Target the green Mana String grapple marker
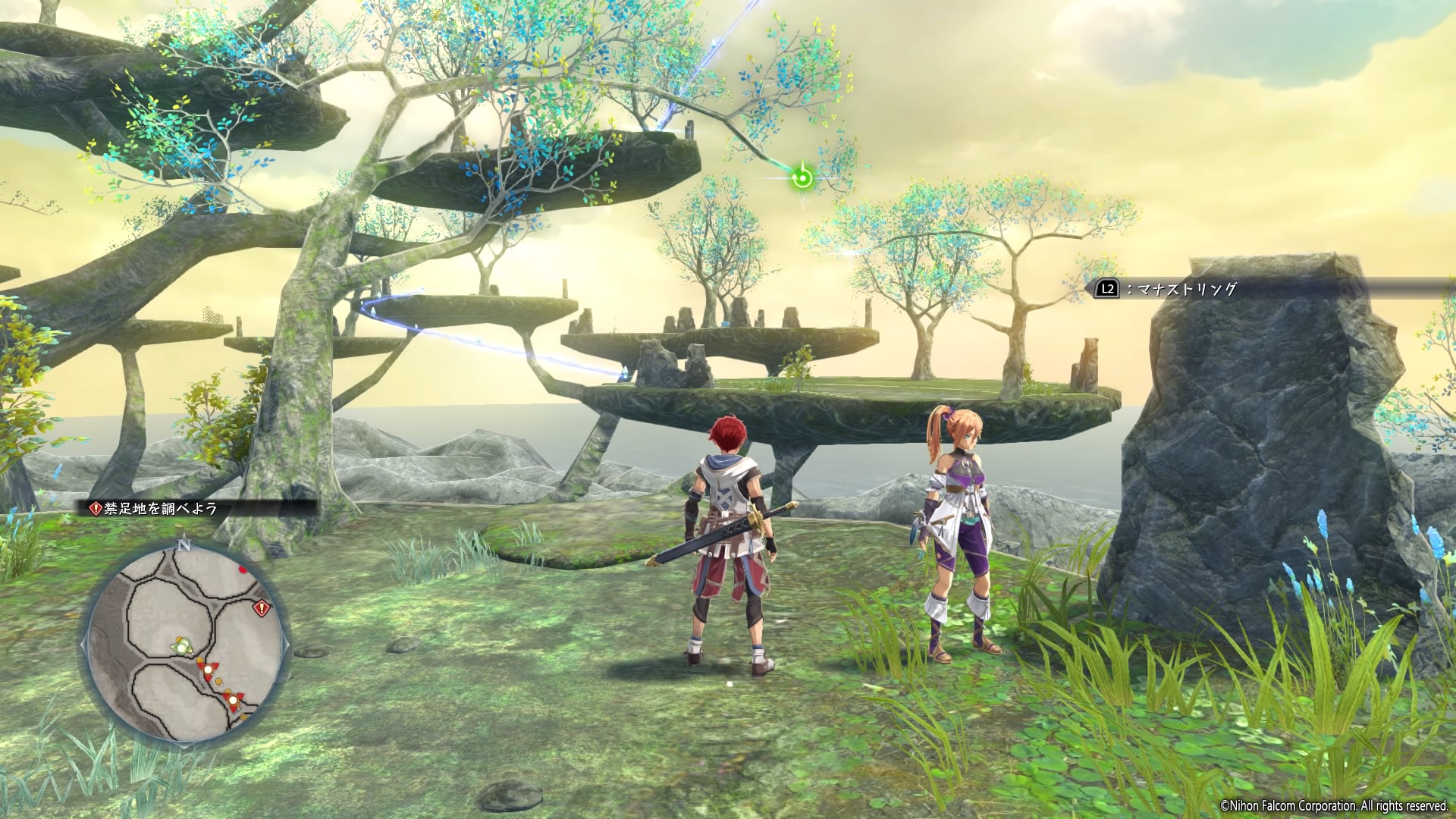Screen dimensions: 1456x819 click(802, 179)
